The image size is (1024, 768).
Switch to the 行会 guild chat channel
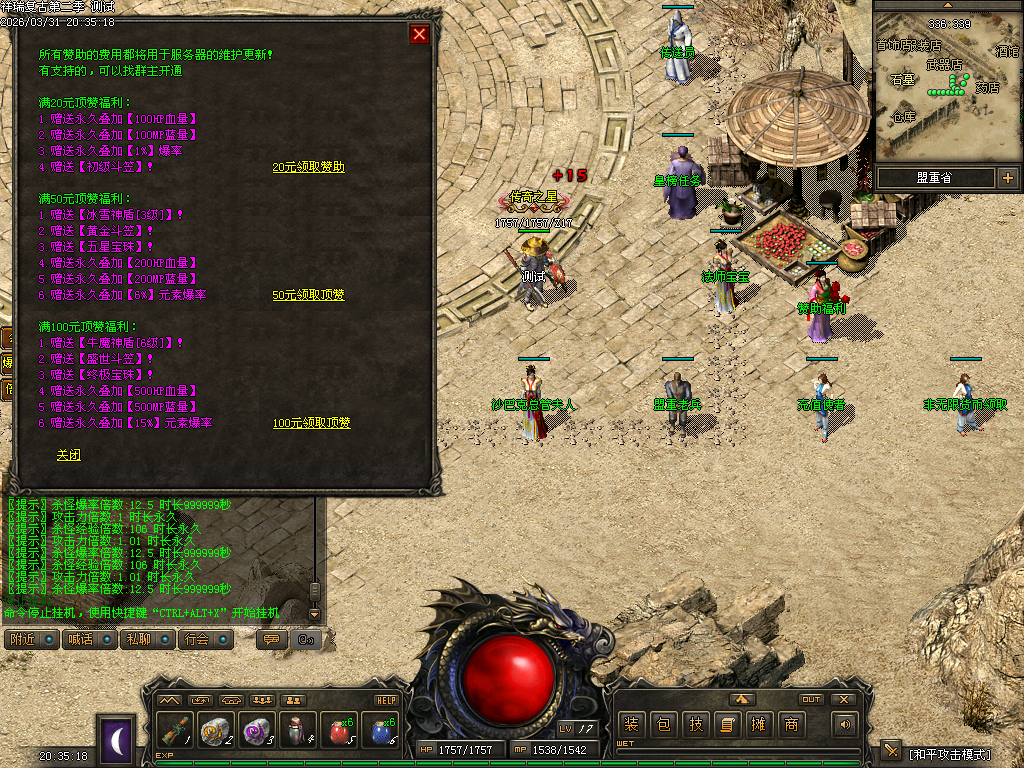tap(205, 639)
